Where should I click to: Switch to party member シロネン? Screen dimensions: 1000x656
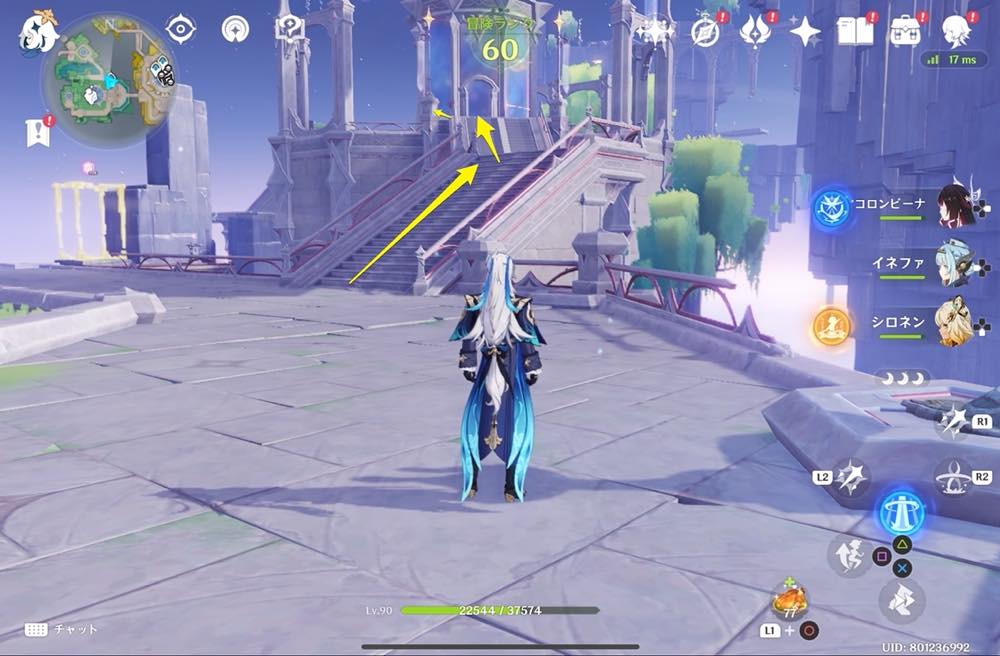tap(955, 322)
